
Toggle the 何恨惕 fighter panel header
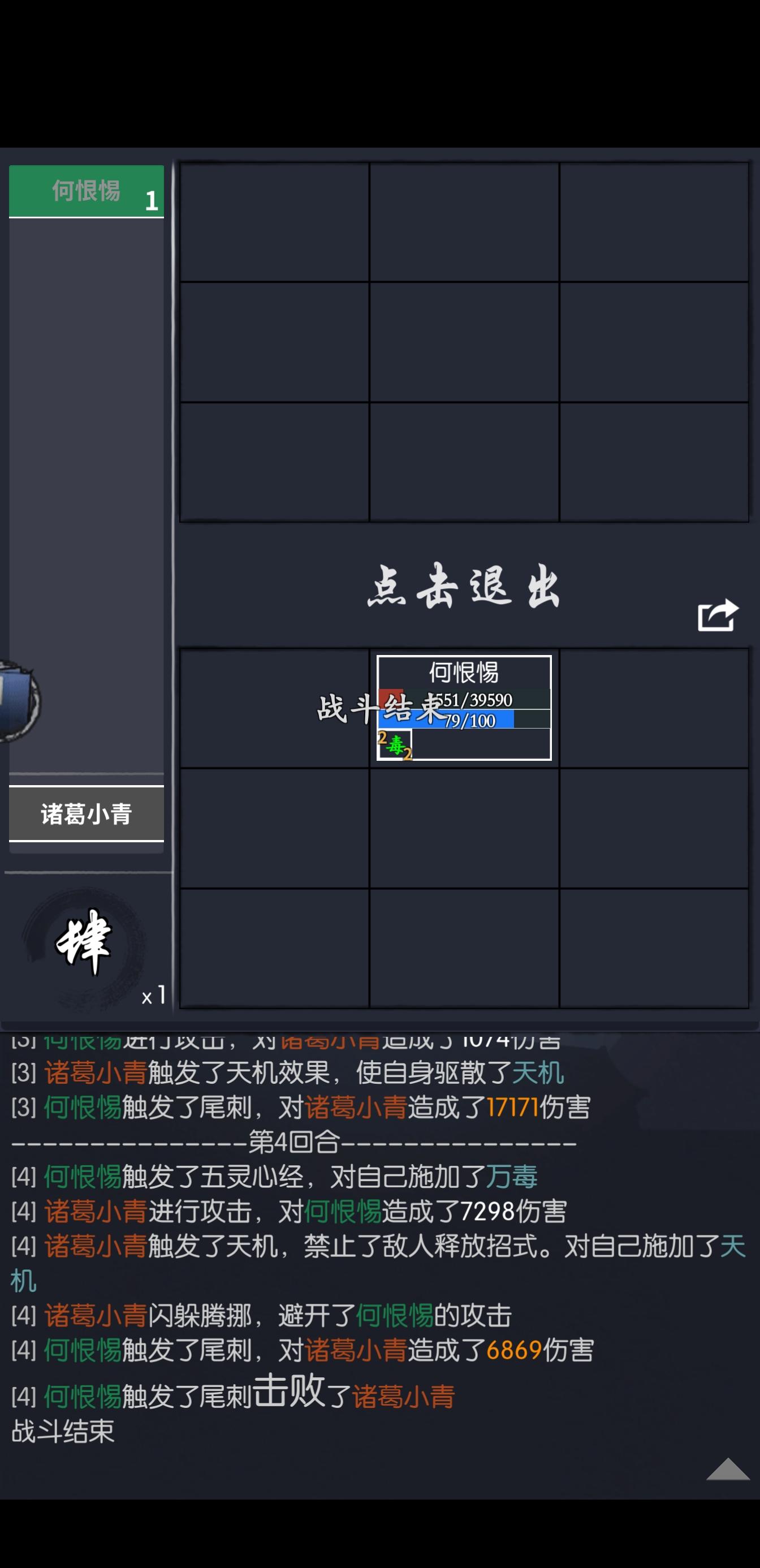(87, 191)
